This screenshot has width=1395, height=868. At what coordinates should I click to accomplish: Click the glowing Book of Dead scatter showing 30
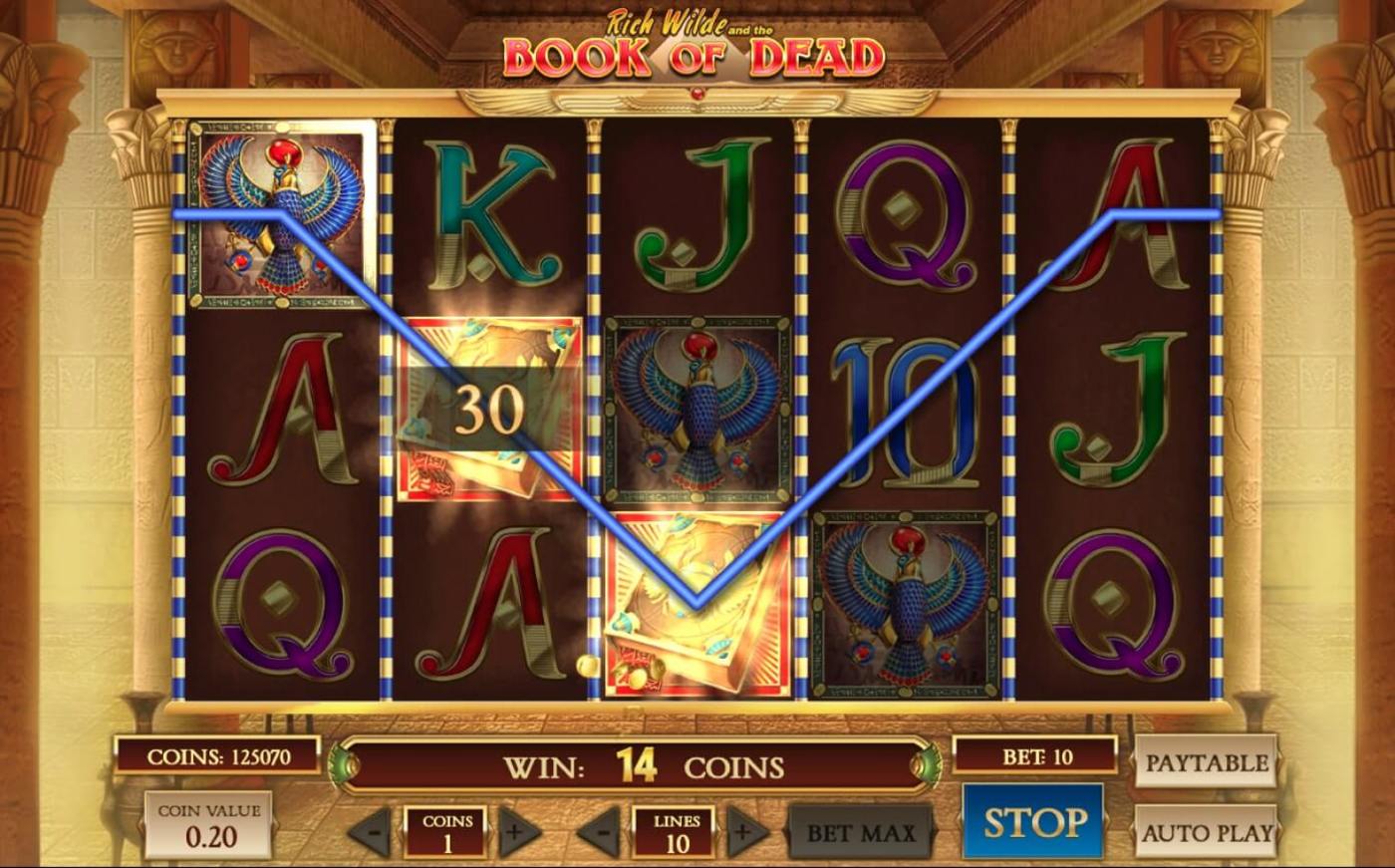[488, 409]
